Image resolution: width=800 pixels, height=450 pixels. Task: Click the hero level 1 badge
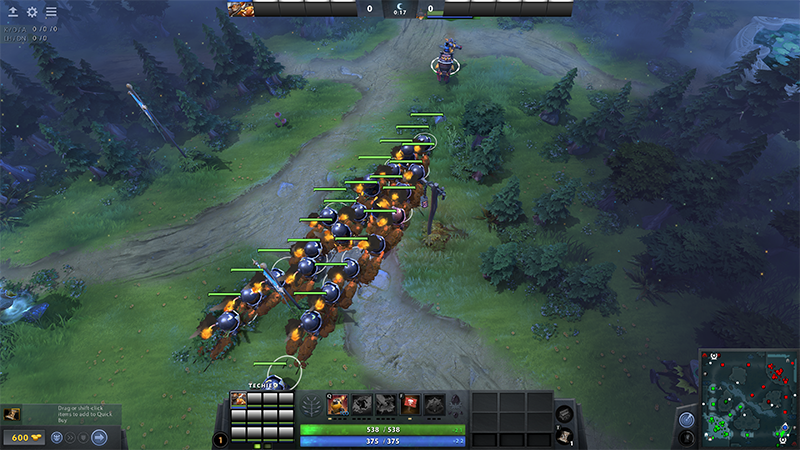(220, 439)
